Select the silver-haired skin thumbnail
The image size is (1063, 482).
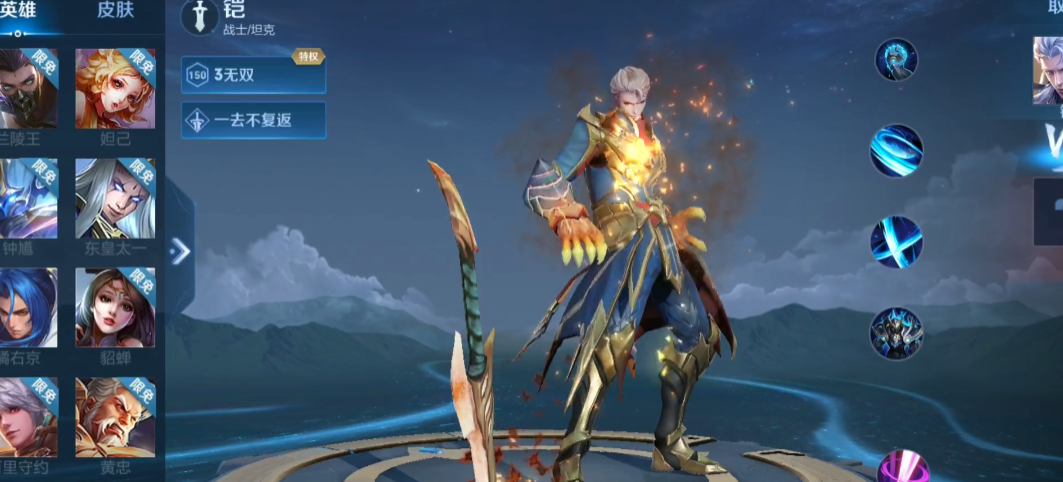[1047, 70]
